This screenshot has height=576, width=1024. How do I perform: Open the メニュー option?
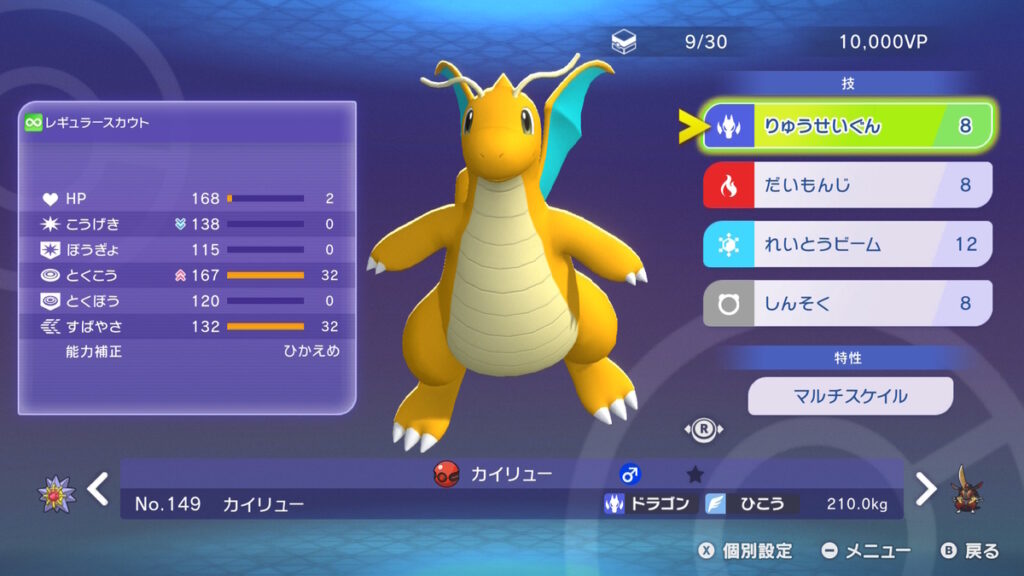tap(866, 551)
